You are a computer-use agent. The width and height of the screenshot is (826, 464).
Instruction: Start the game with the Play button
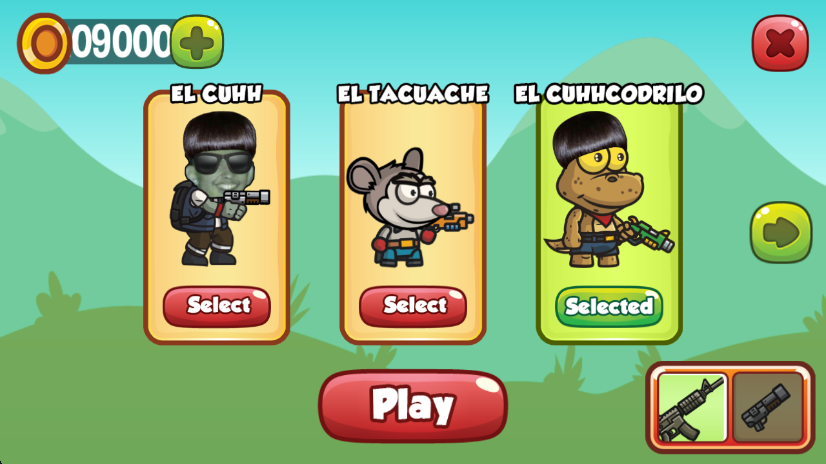coord(412,405)
